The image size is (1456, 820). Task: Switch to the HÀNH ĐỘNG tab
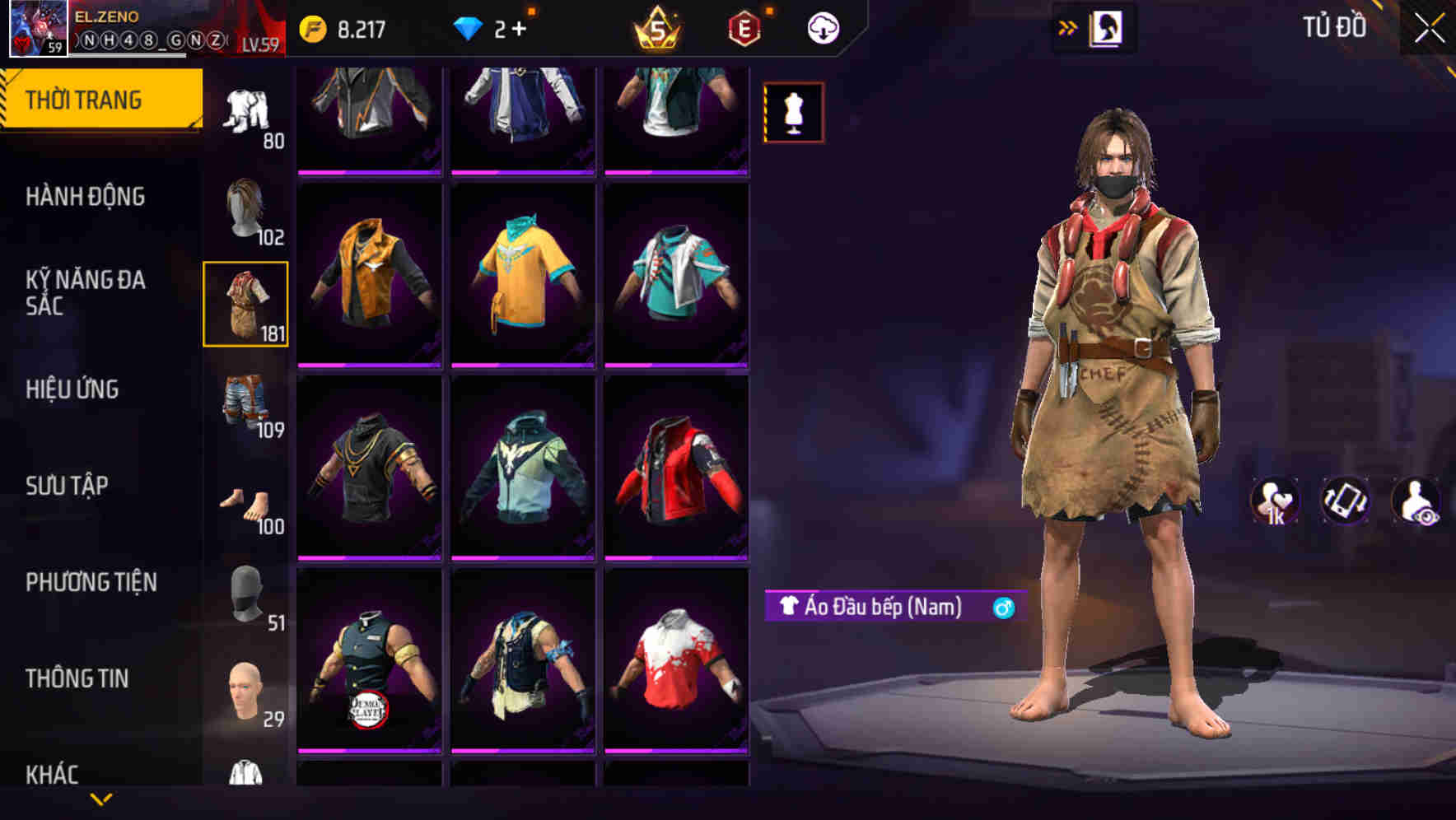pyautogui.click(x=85, y=197)
